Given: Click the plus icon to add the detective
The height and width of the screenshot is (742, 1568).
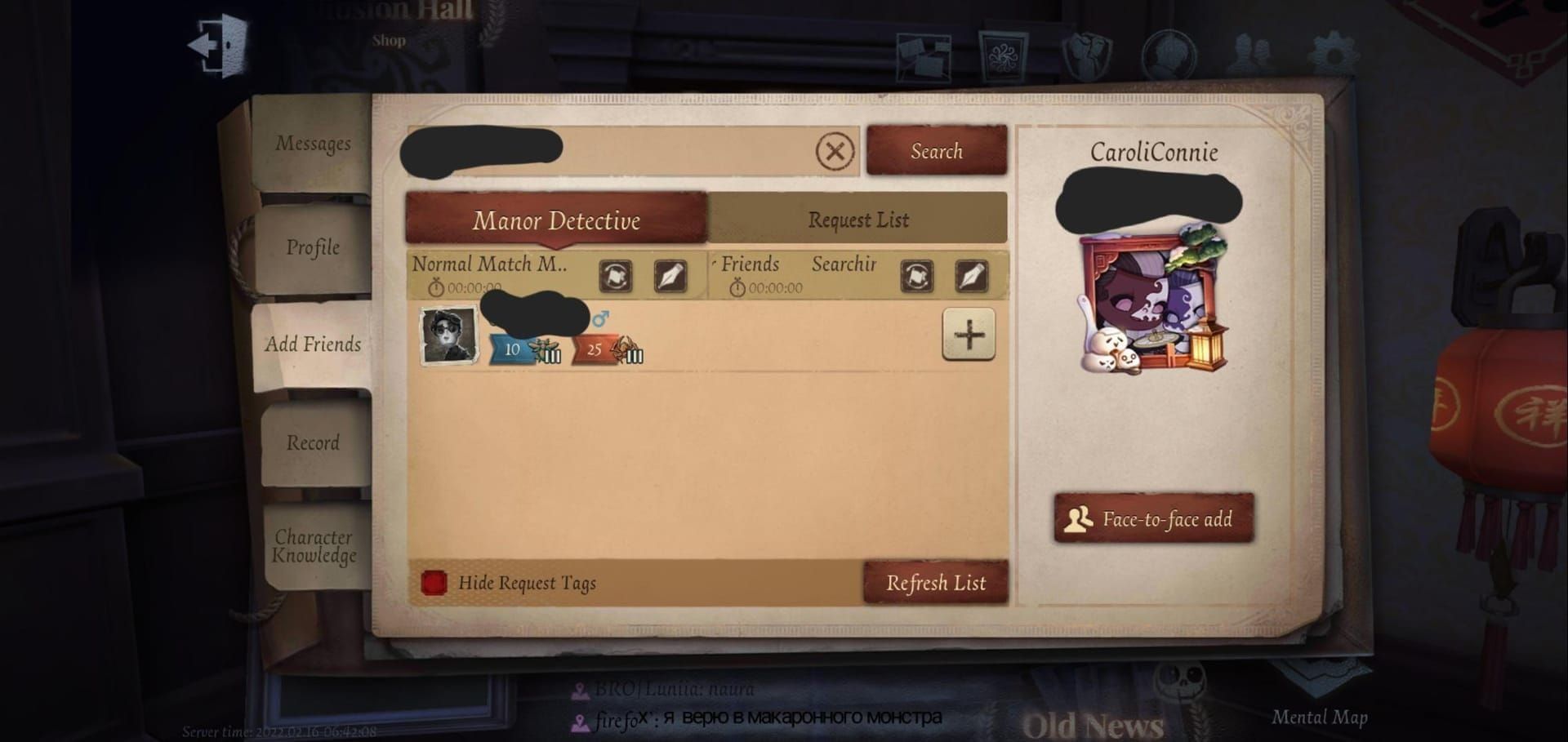Looking at the screenshot, I should click(x=969, y=335).
